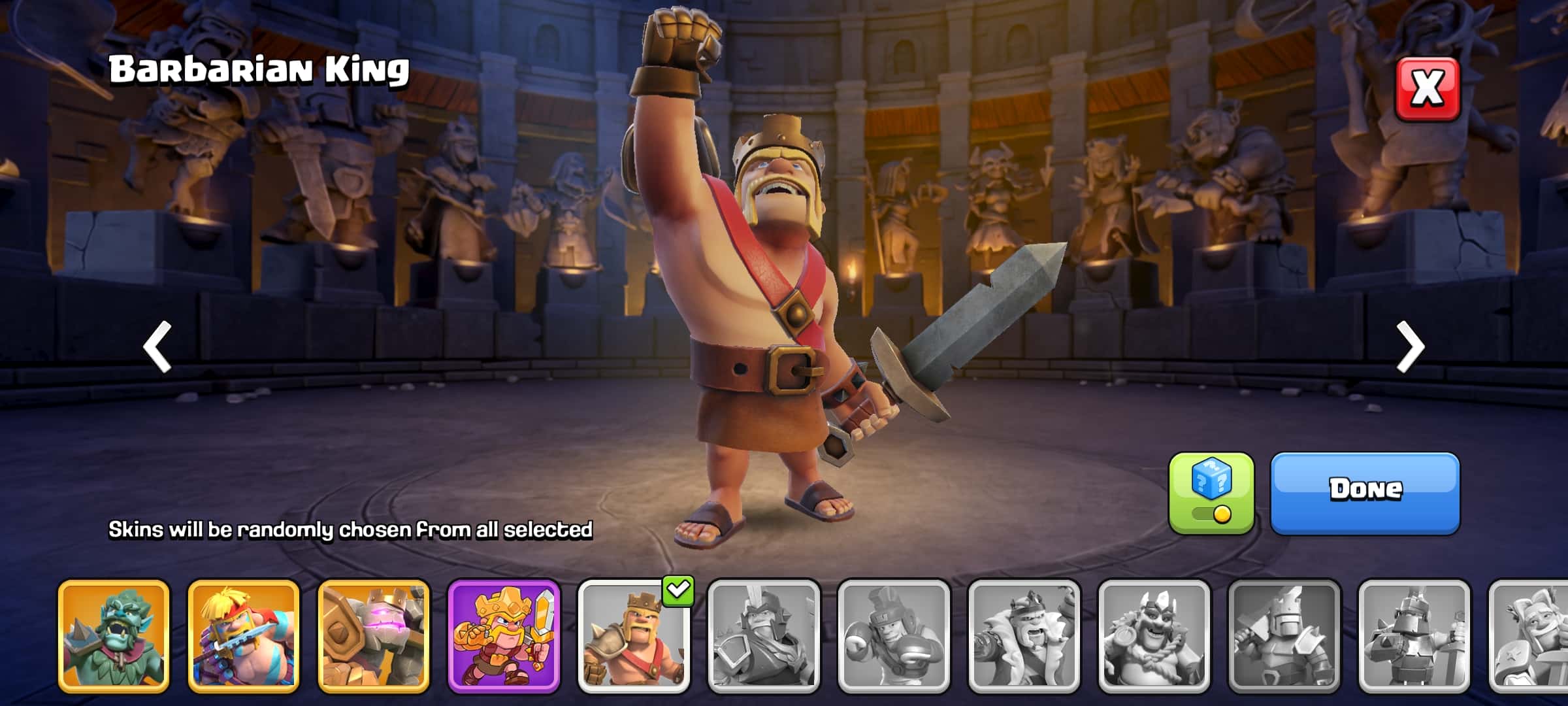Pick the stone golem king skin
The image size is (1568, 706).
[374, 636]
